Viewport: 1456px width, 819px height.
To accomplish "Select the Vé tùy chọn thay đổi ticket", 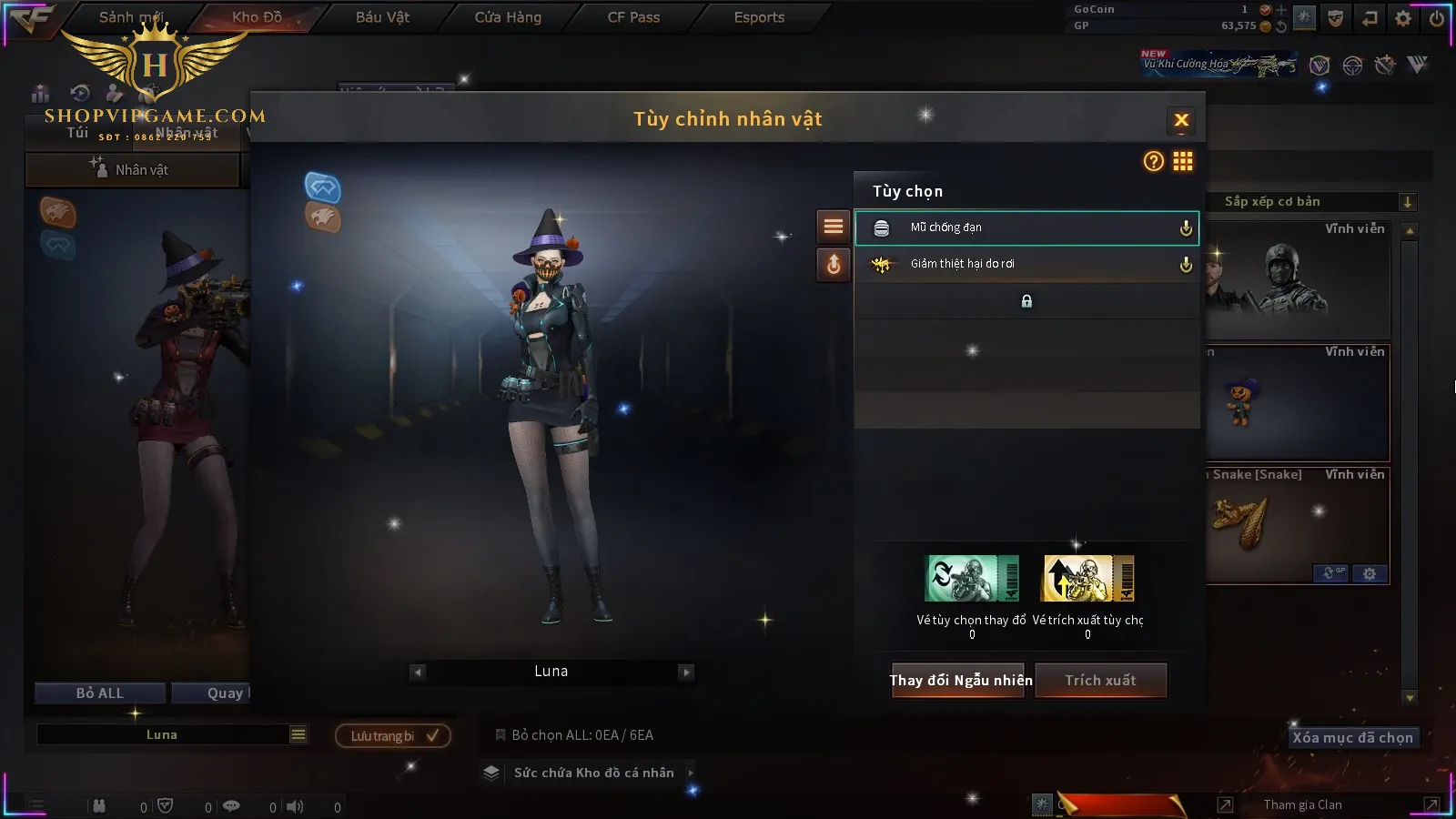I will (x=972, y=579).
